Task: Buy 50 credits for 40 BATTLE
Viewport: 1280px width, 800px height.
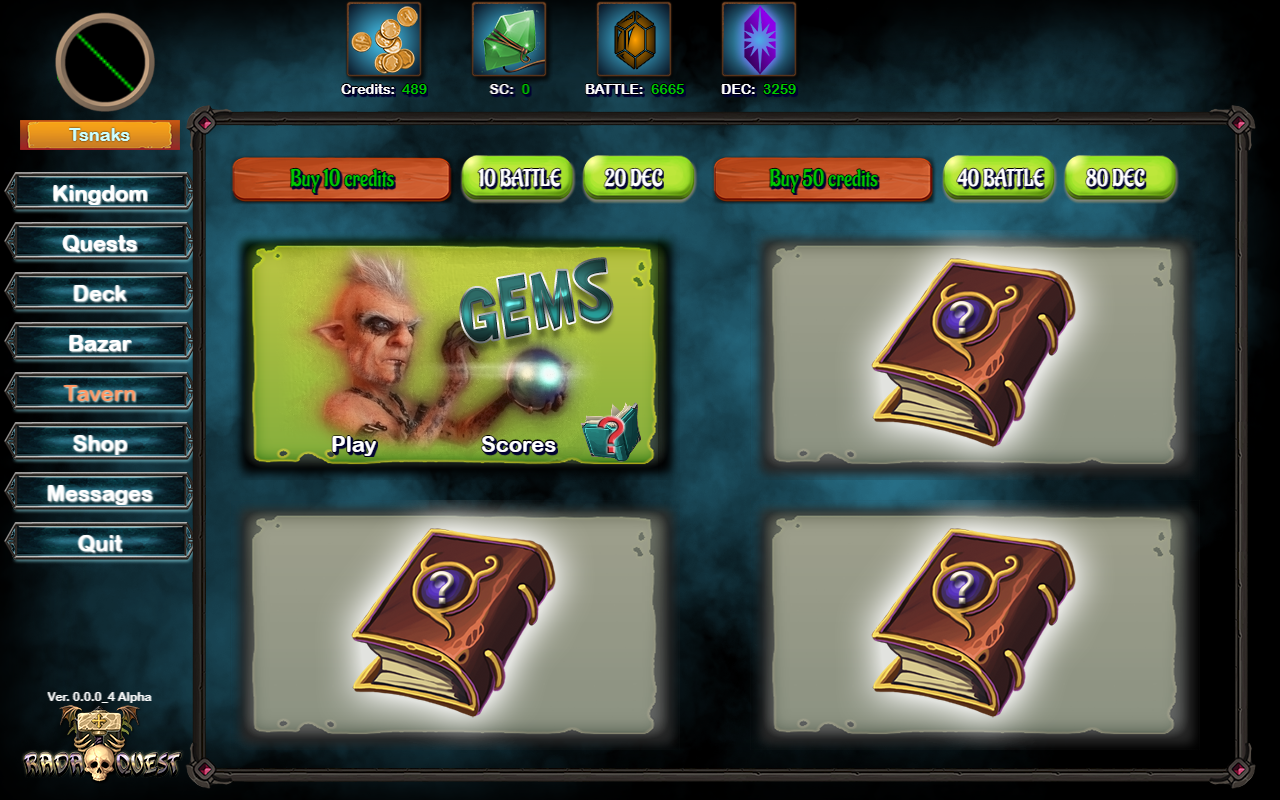Action: (x=999, y=178)
